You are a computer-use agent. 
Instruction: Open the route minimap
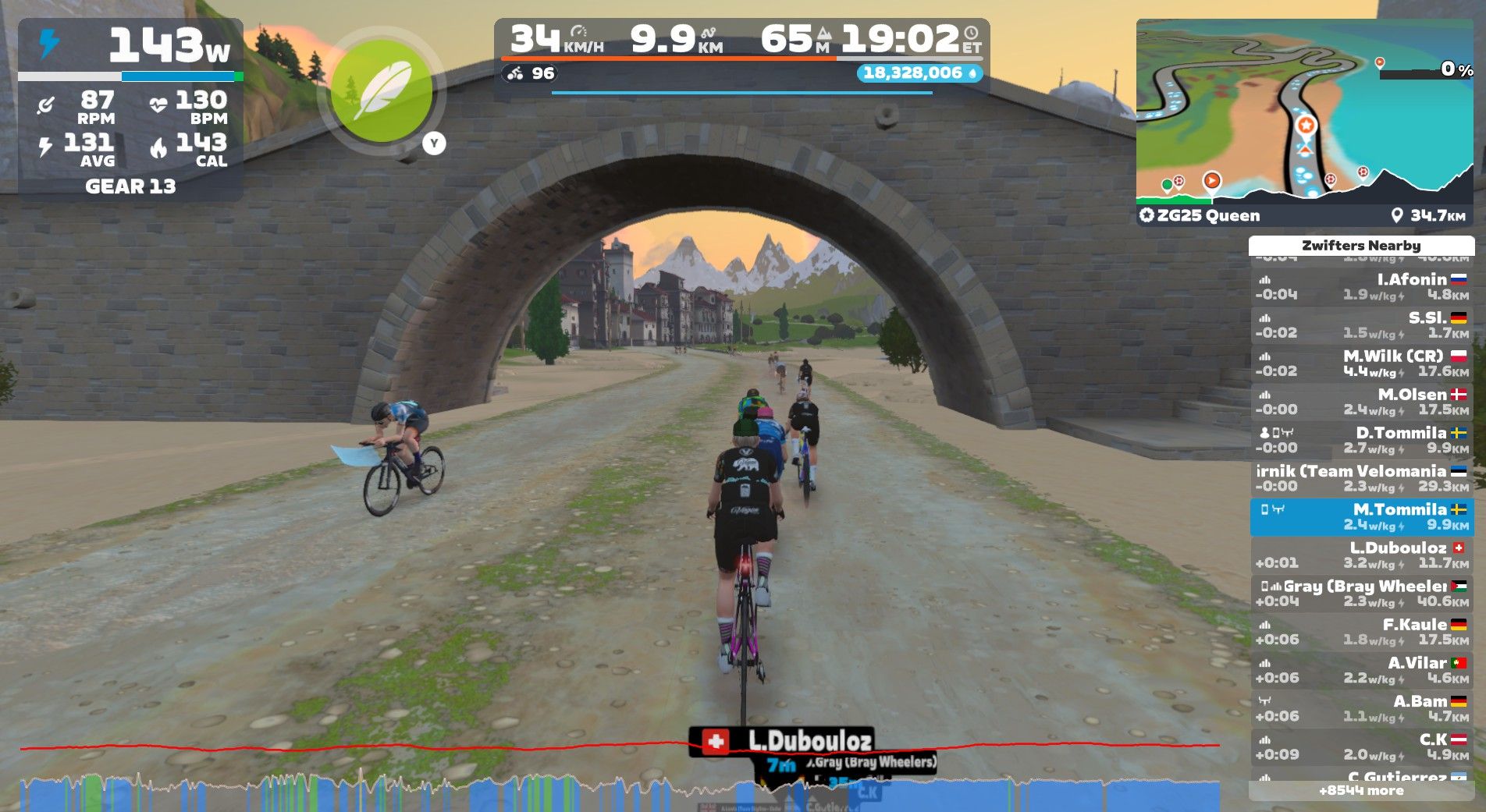pyautogui.click(x=1304, y=112)
